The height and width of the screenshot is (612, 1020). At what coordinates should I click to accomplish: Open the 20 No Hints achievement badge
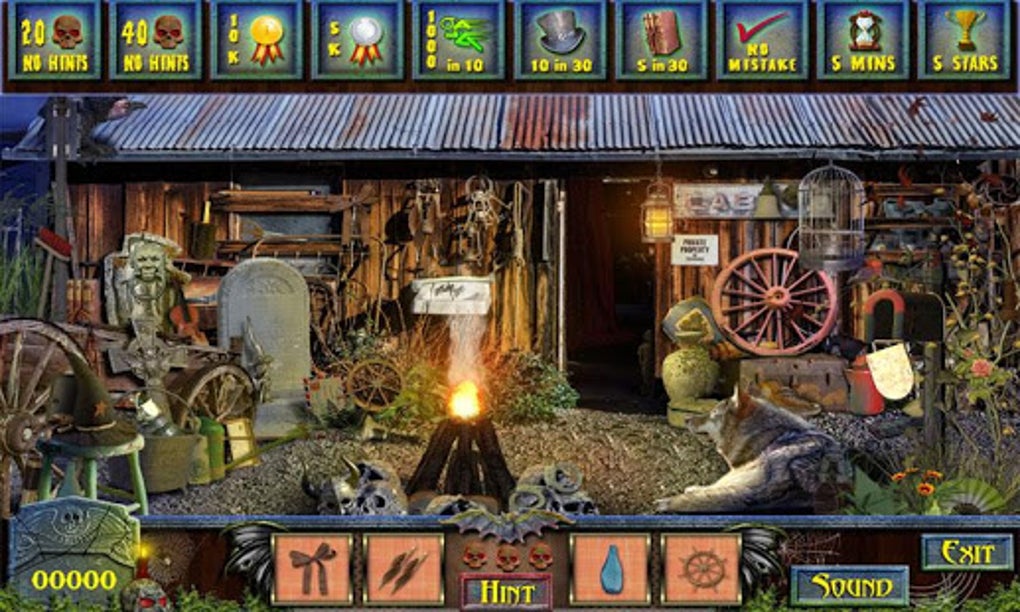coord(53,40)
